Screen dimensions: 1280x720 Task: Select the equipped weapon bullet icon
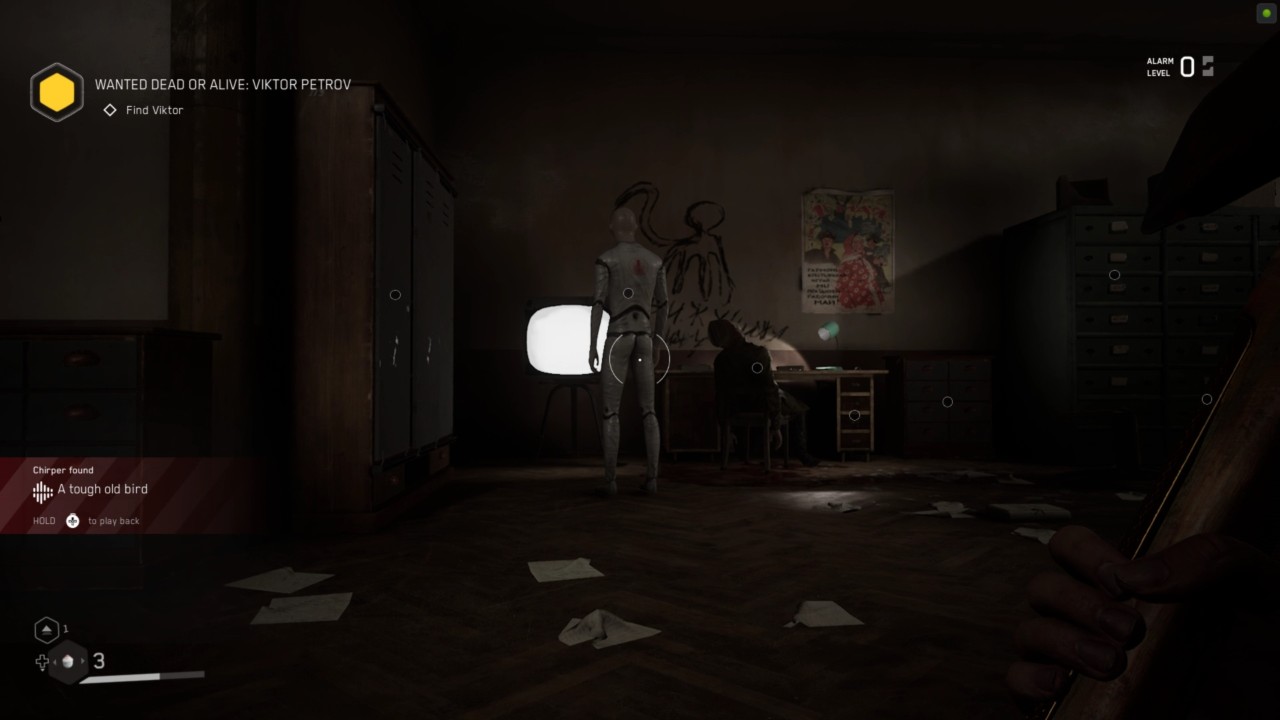tap(66, 661)
